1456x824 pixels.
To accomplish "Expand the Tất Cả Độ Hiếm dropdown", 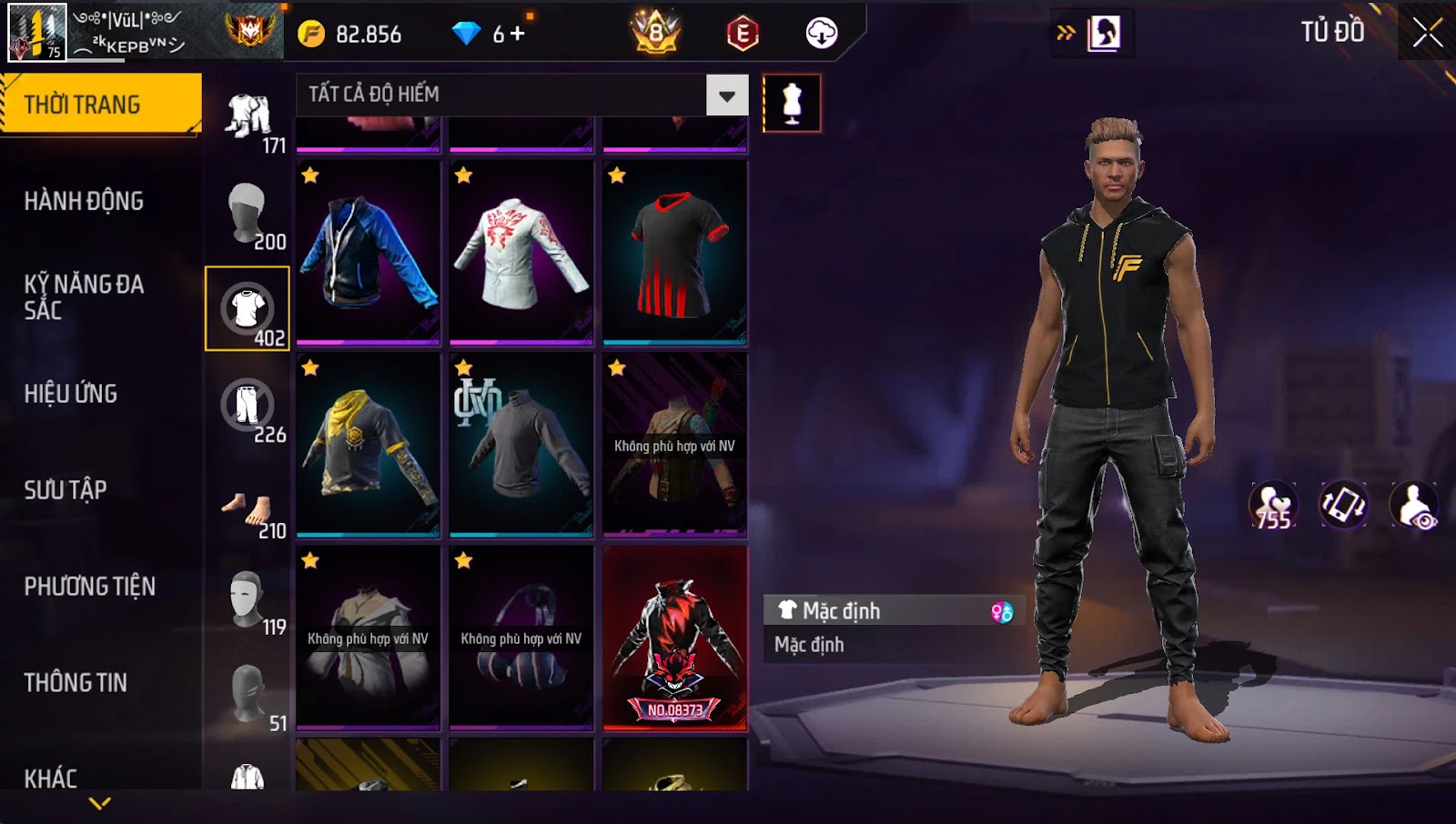I will (x=726, y=95).
